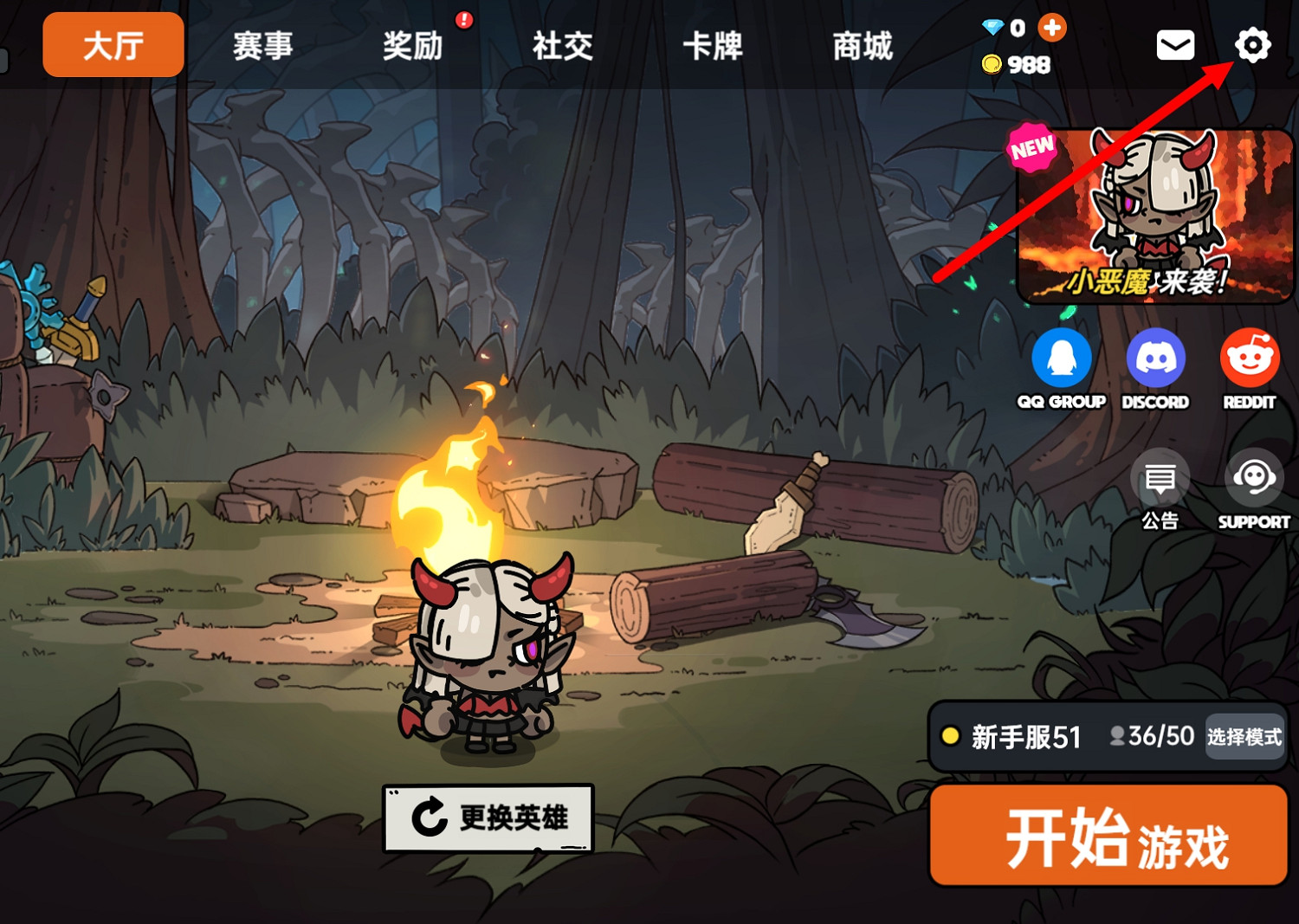Open the 选择模式 mode selector

click(1244, 737)
